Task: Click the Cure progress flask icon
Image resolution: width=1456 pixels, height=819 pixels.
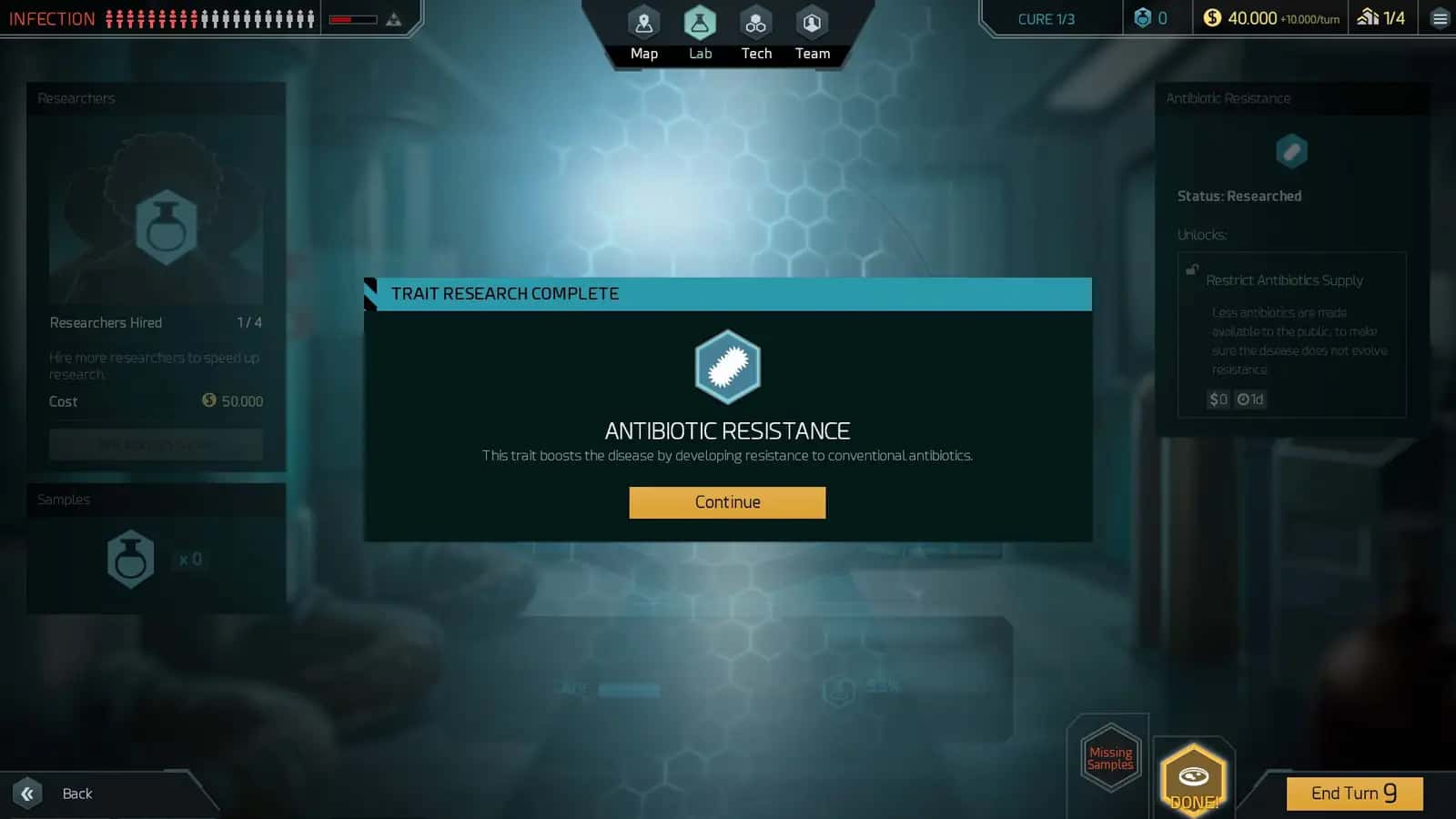Action: pos(1143,17)
